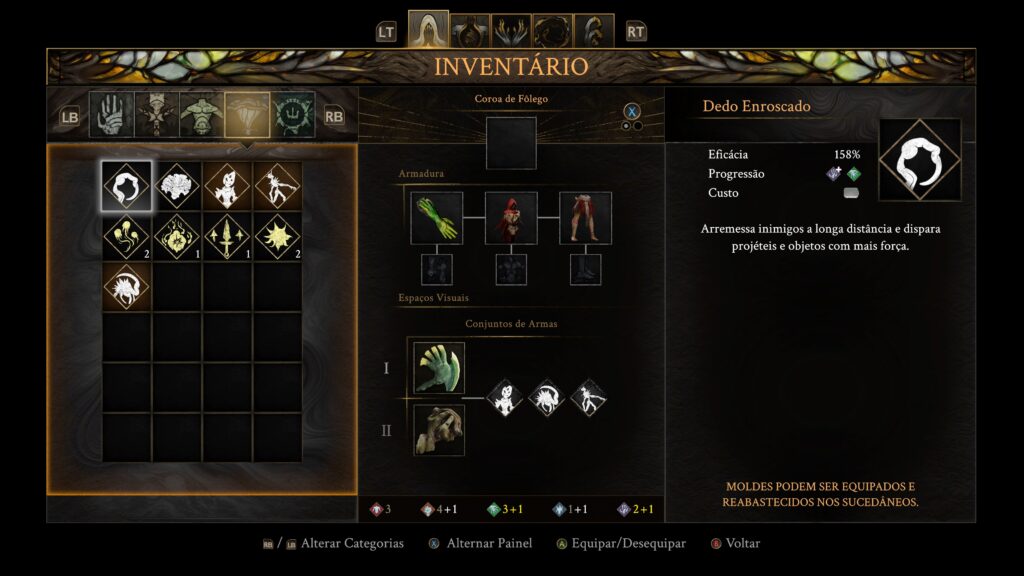This screenshot has height=576, width=1024.
Task: Switch to the torso armor category tab
Action: click(203, 115)
